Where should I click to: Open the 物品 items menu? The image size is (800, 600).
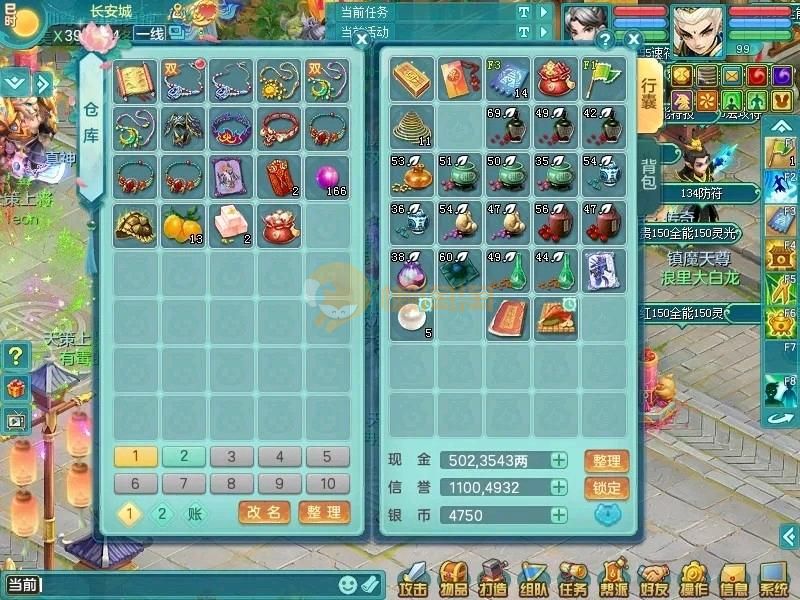click(x=453, y=580)
